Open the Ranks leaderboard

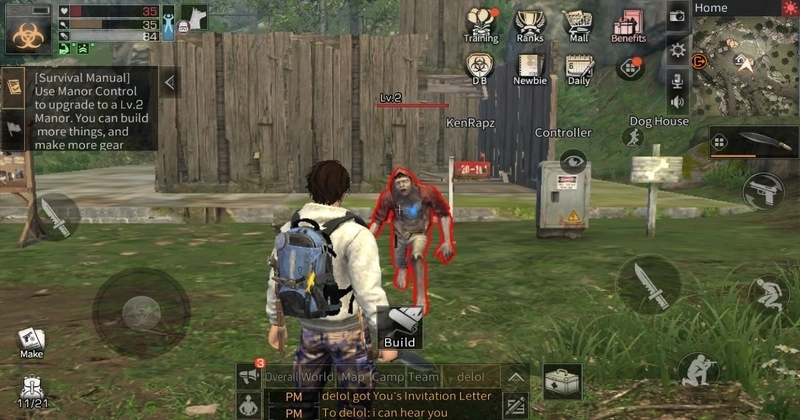[x=530, y=24]
